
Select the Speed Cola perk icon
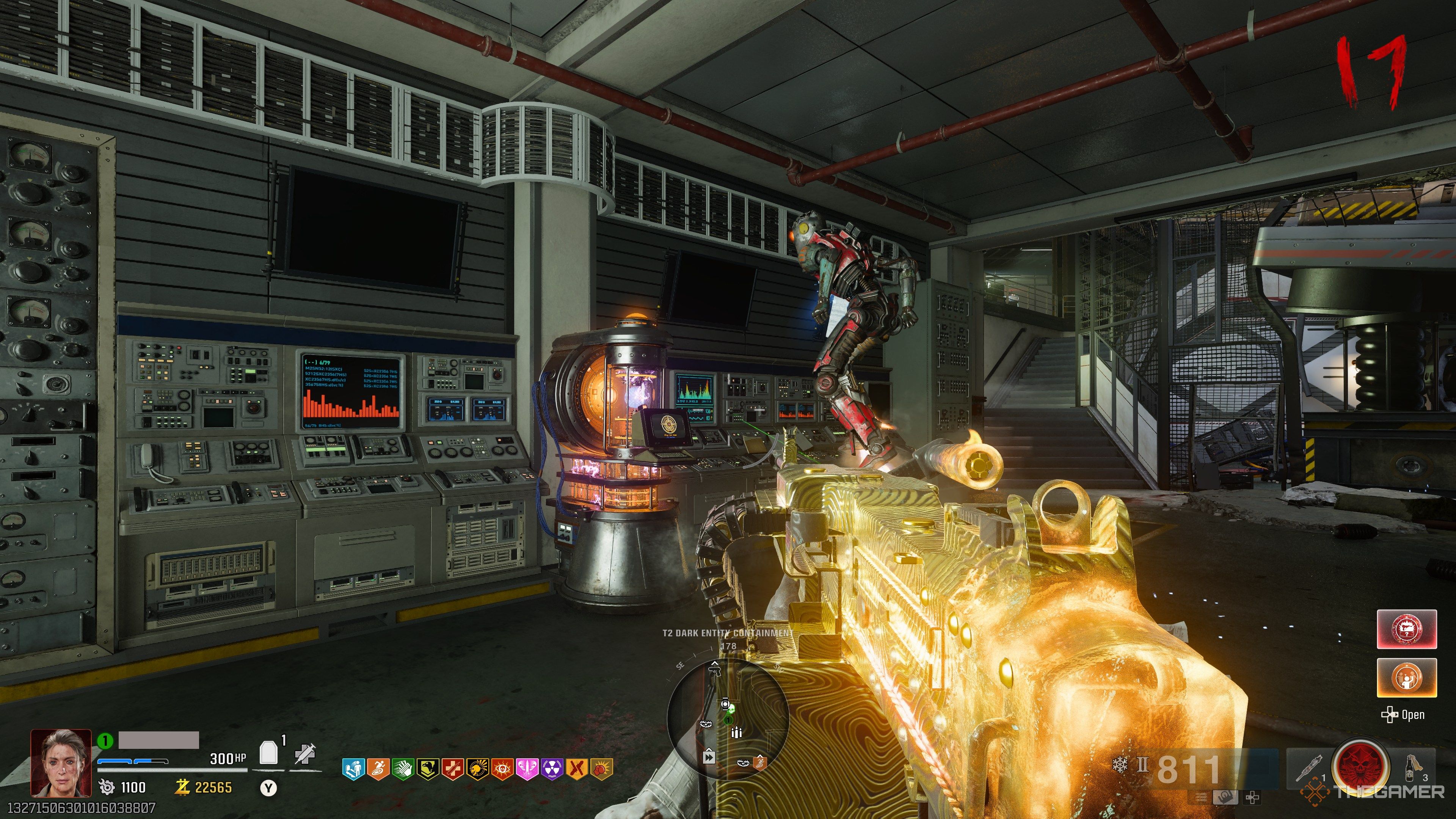click(x=403, y=769)
